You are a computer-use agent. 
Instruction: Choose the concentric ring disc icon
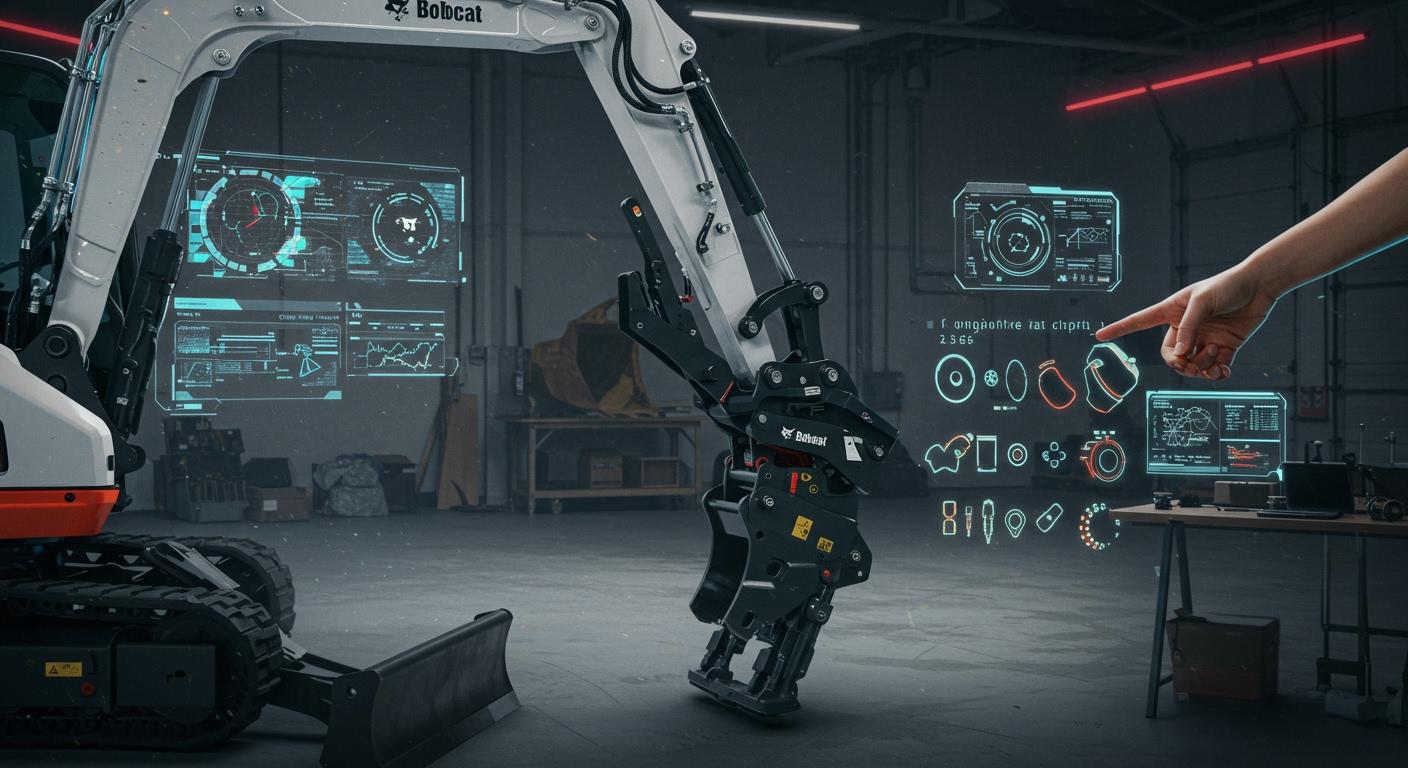pos(955,379)
